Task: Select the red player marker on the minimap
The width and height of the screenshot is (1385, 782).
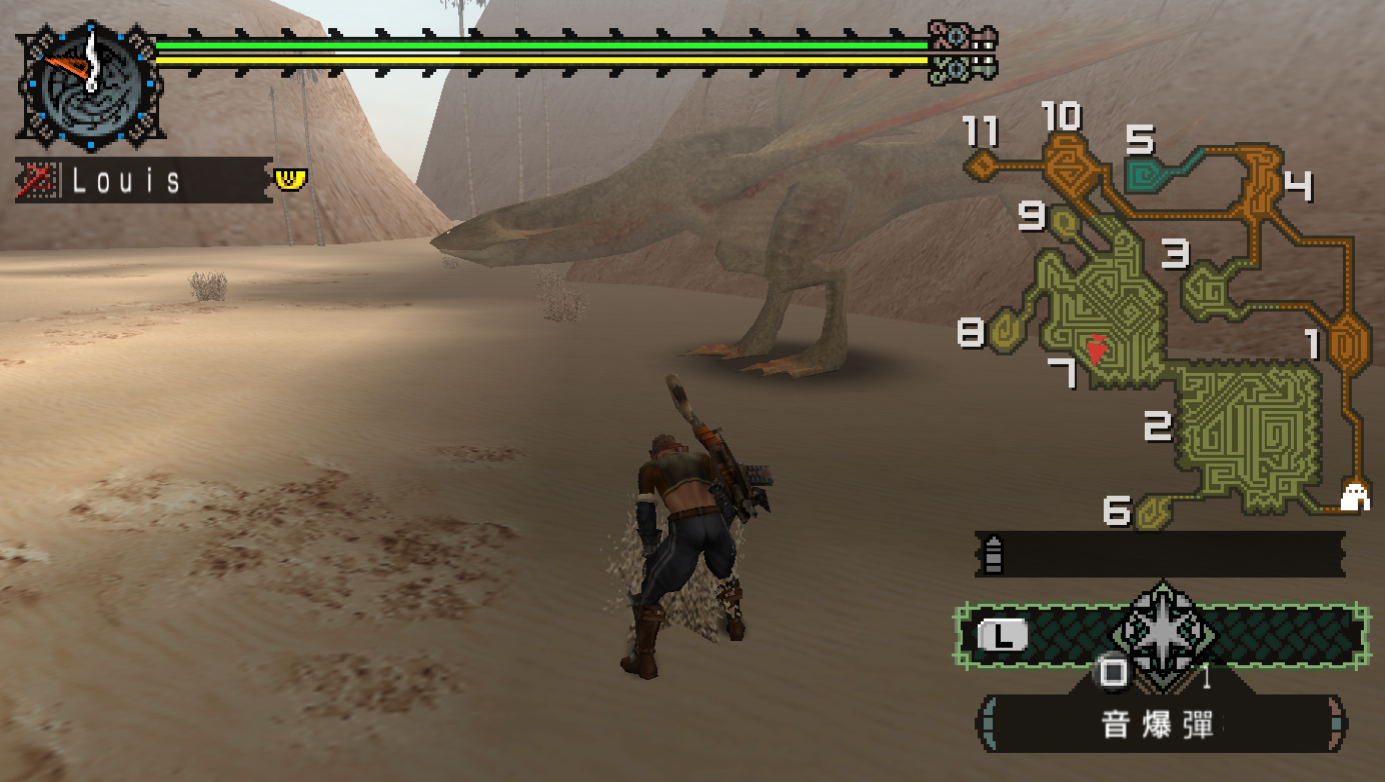Action: 1097,349
